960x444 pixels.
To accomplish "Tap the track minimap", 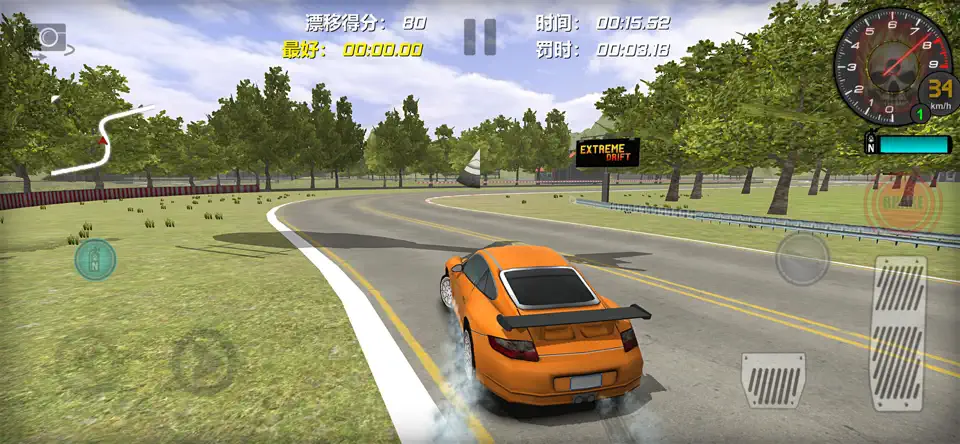I will [x=100, y=142].
